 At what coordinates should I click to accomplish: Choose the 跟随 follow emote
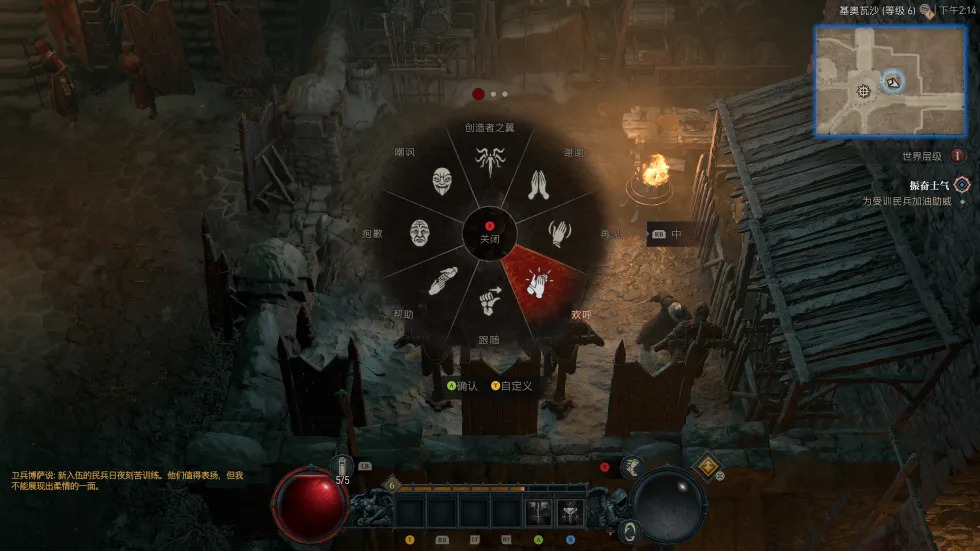tap(489, 300)
